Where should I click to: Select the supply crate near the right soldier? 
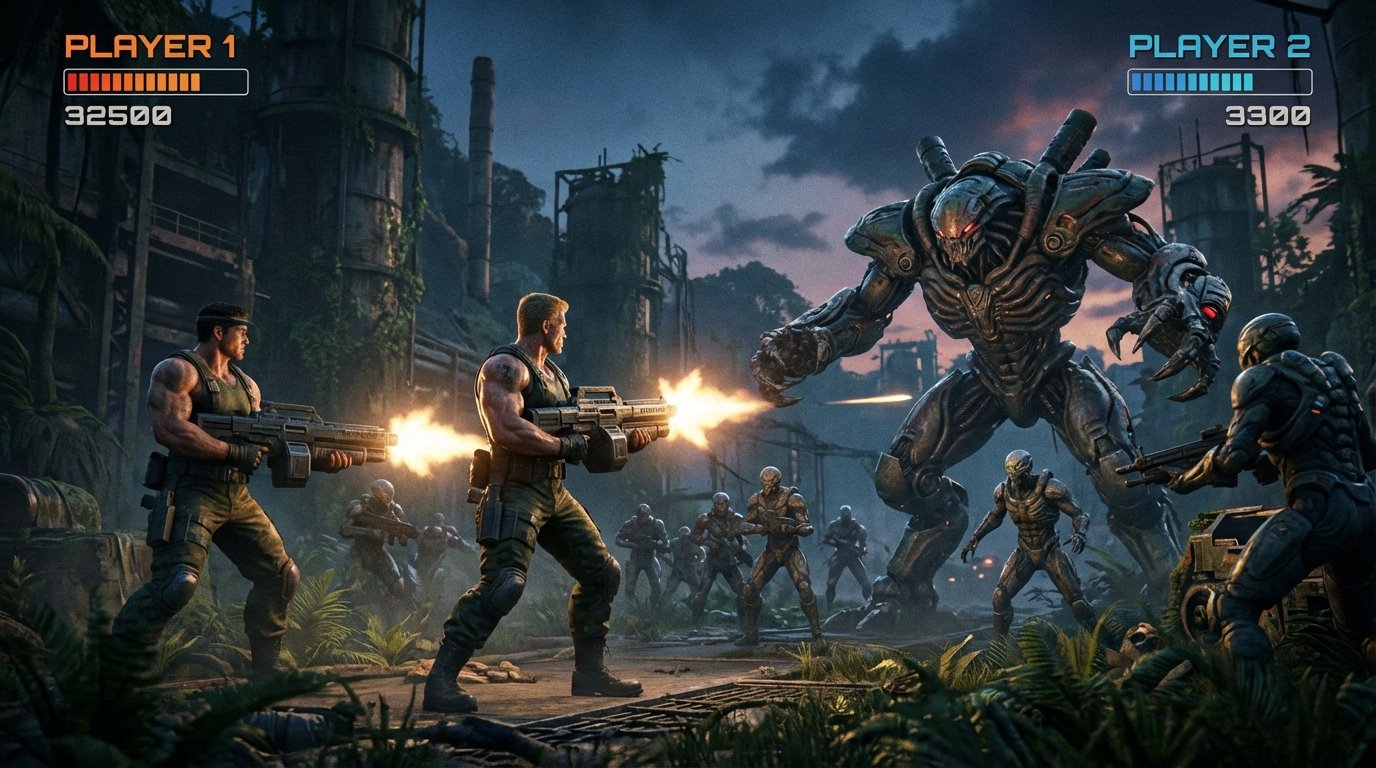(x=1220, y=550)
